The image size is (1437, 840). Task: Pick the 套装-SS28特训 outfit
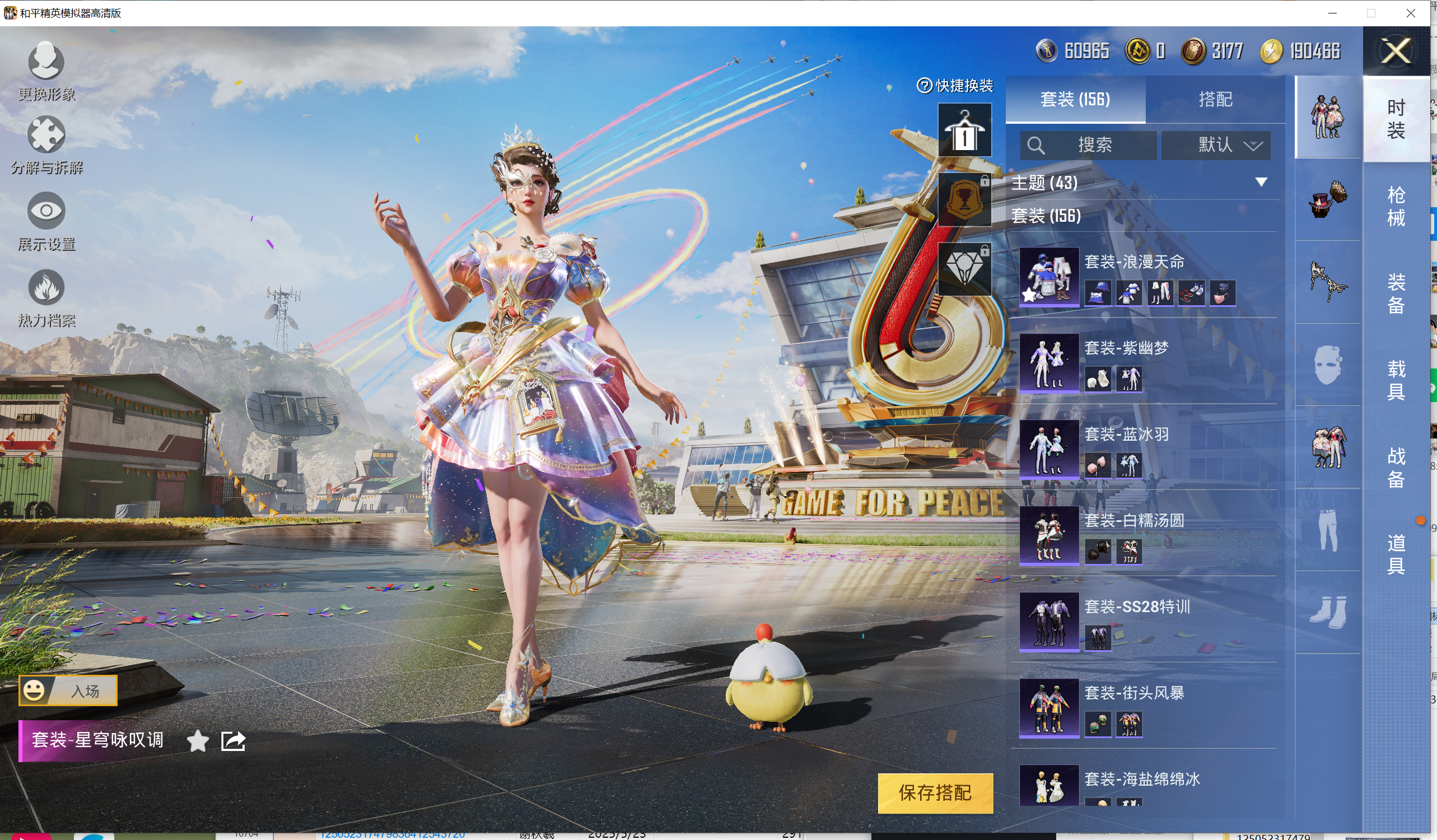[x=1049, y=622]
